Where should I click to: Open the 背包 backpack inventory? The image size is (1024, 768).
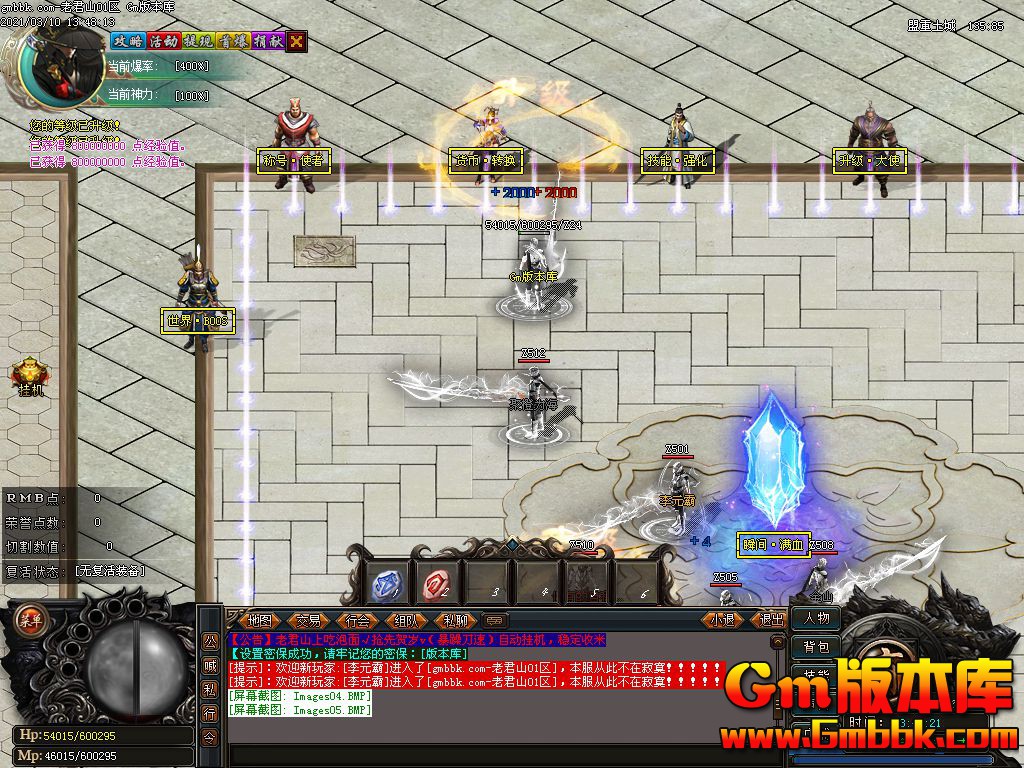point(816,647)
